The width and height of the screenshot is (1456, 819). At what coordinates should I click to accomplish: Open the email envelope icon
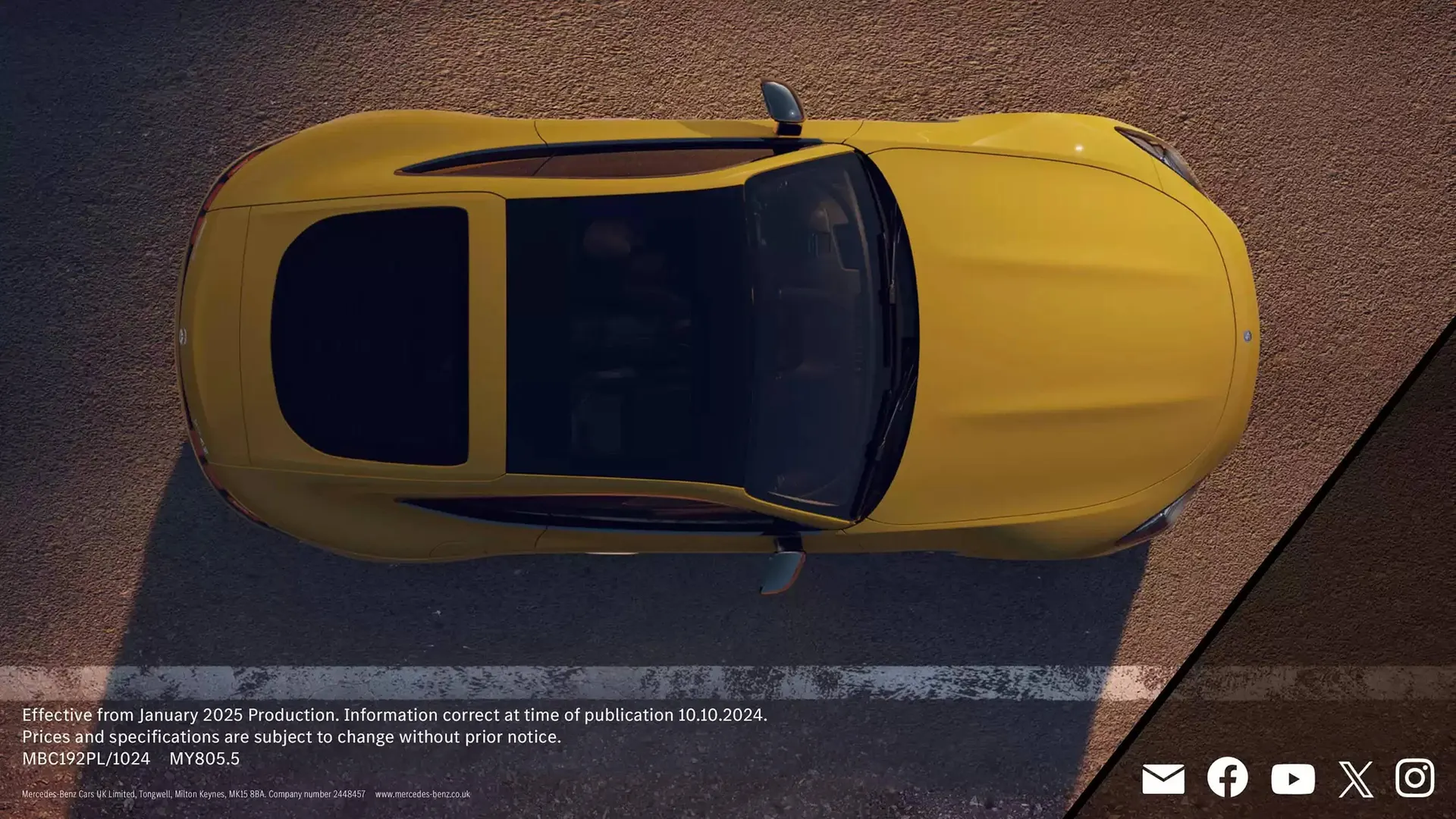coord(1163,779)
